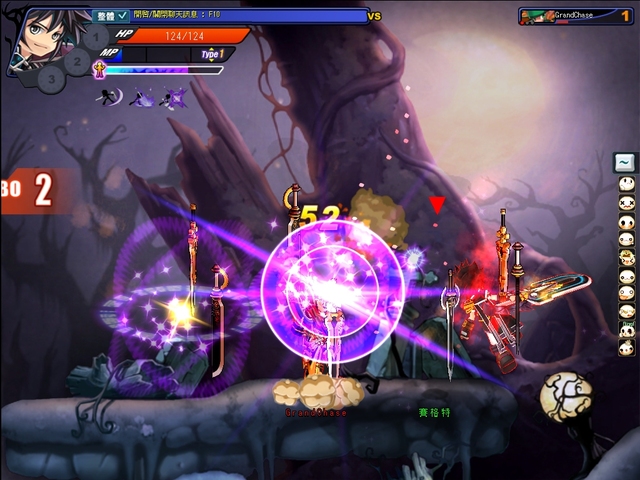Toggle the 整體 chat channel checkbox
Viewport: 640px width, 480px height.
pyautogui.click(x=122, y=15)
